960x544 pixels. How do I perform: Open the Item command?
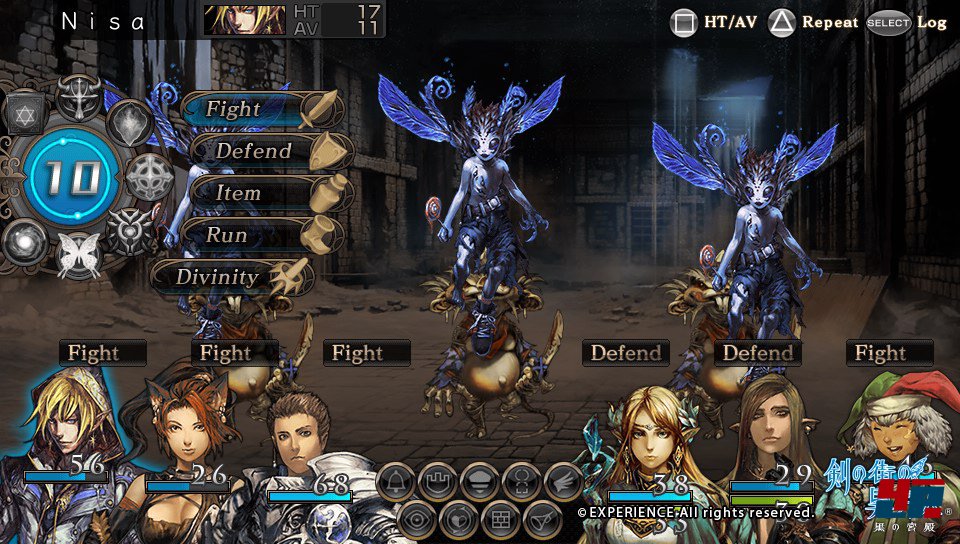point(244,193)
